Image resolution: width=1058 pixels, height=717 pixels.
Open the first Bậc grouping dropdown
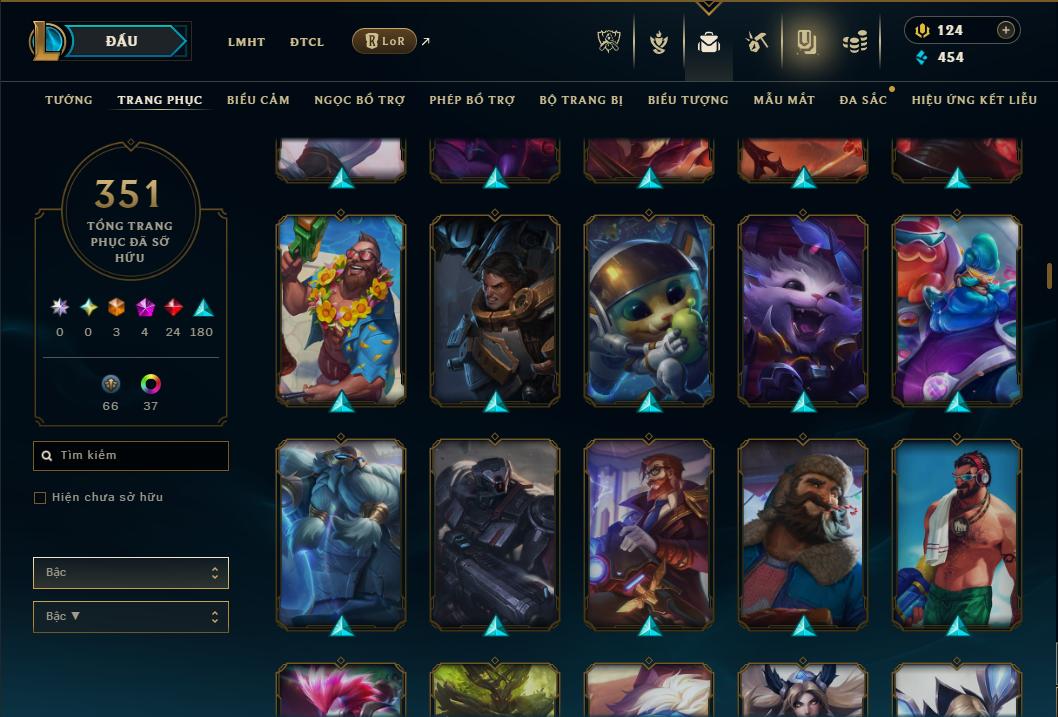131,573
